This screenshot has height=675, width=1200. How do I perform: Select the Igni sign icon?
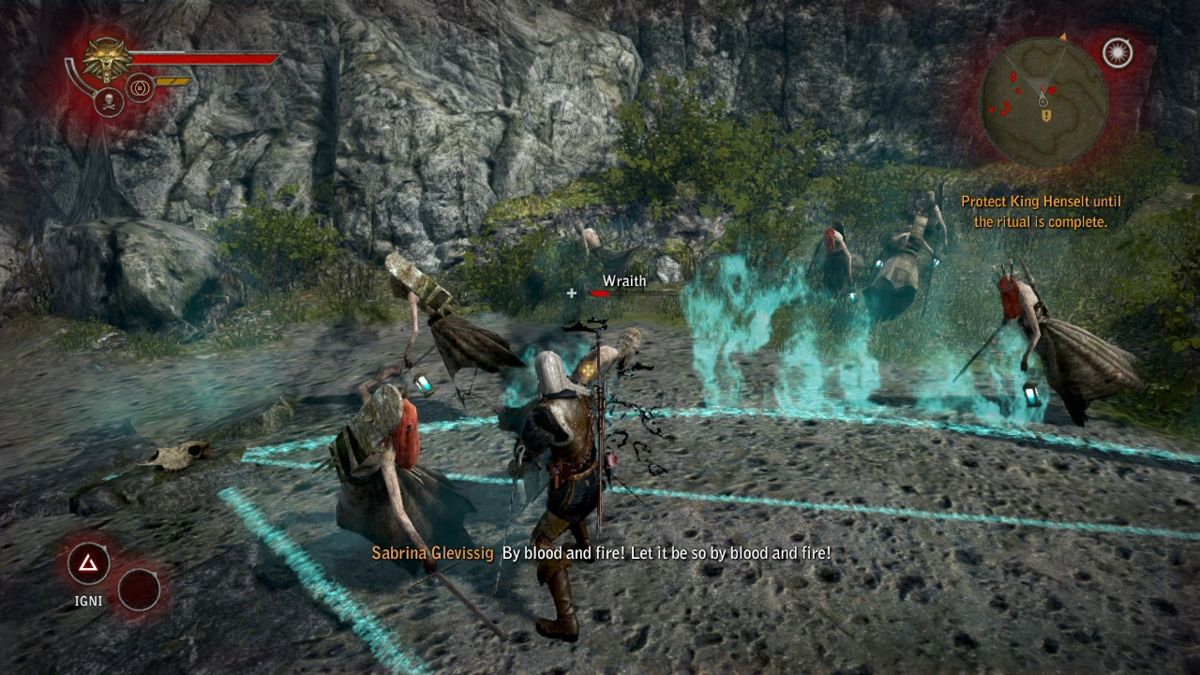(x=88, y=564)
